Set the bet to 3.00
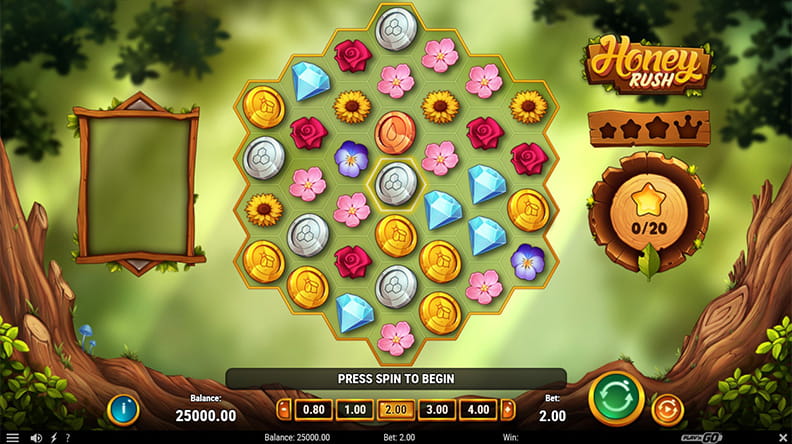 pyautogui.click(x=437, y=409)
